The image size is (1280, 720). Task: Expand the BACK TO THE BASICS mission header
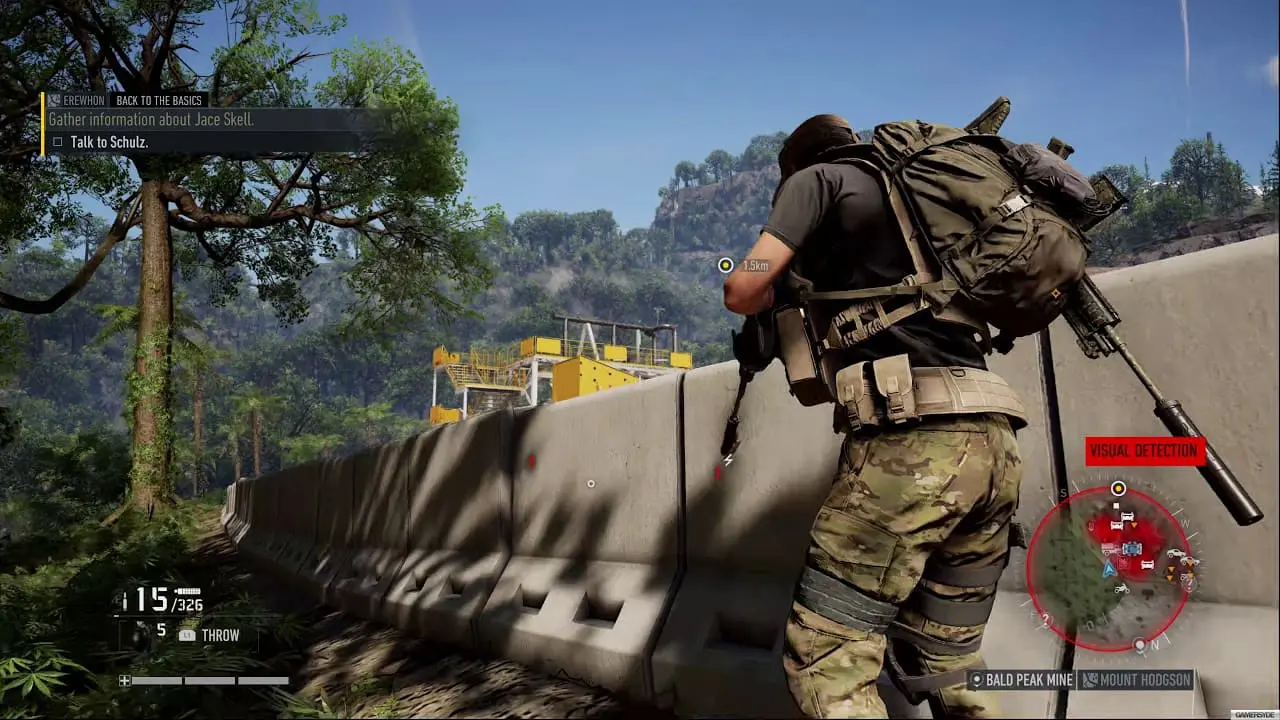pos(158,100)
